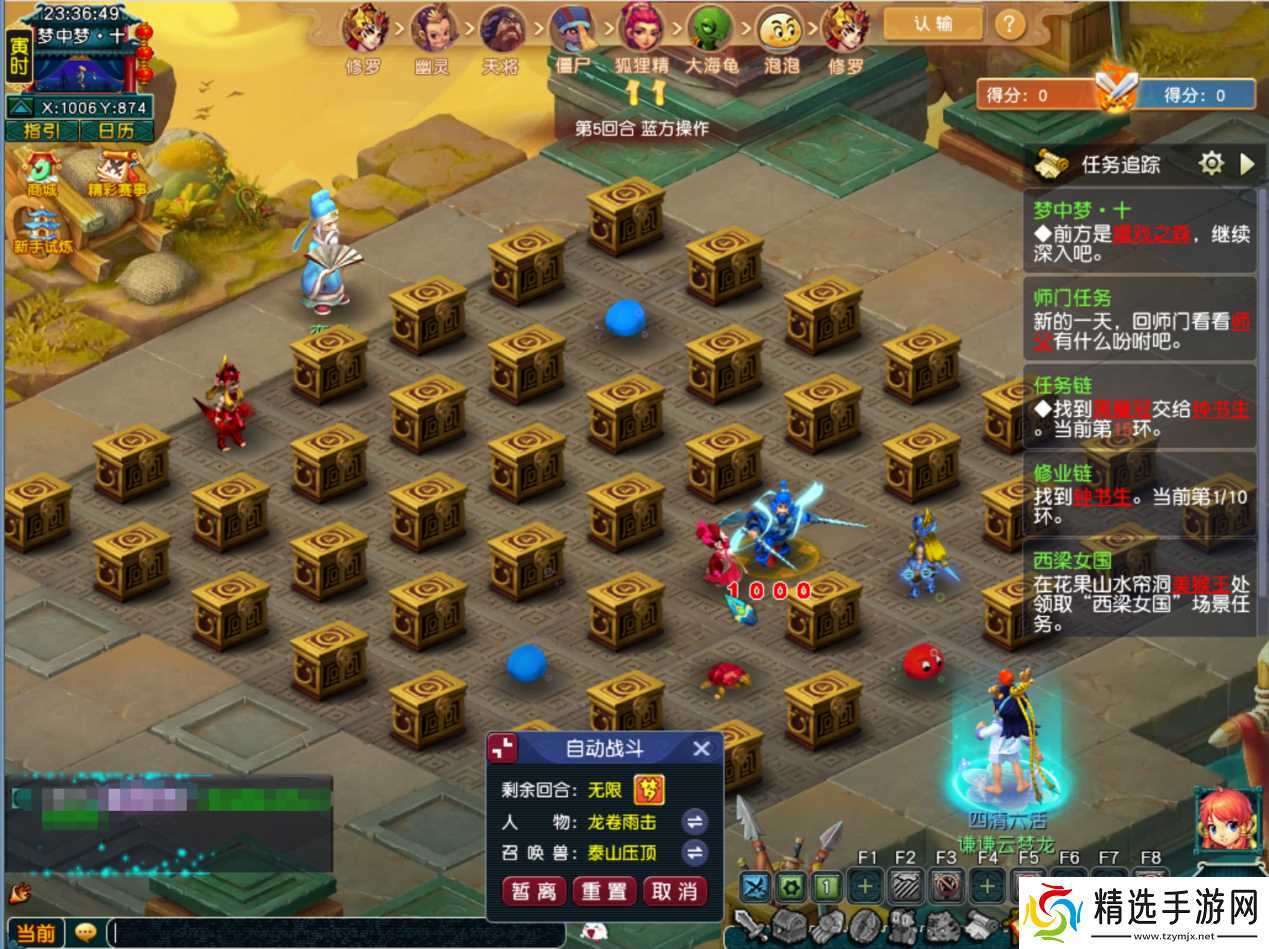Swap the 人物 skill 龙卷雨击

point(694,822)
